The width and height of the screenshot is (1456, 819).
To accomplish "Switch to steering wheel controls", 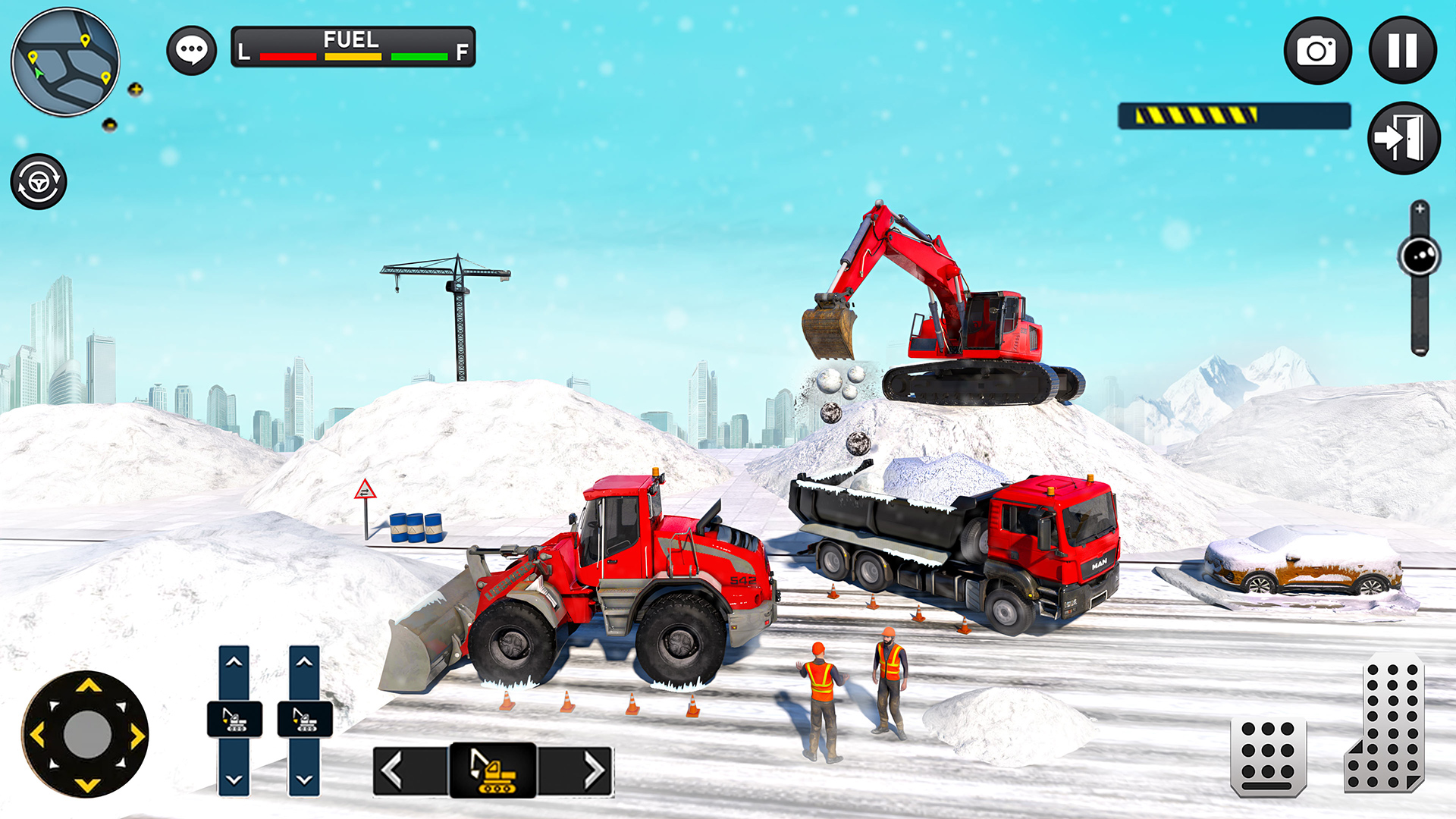I will click(40, 180).
